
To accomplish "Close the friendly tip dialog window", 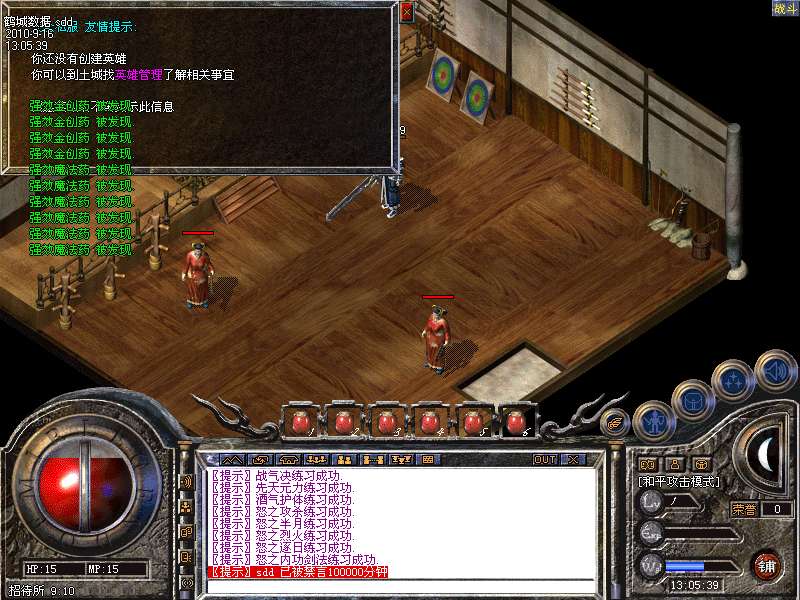I will 406,13.
